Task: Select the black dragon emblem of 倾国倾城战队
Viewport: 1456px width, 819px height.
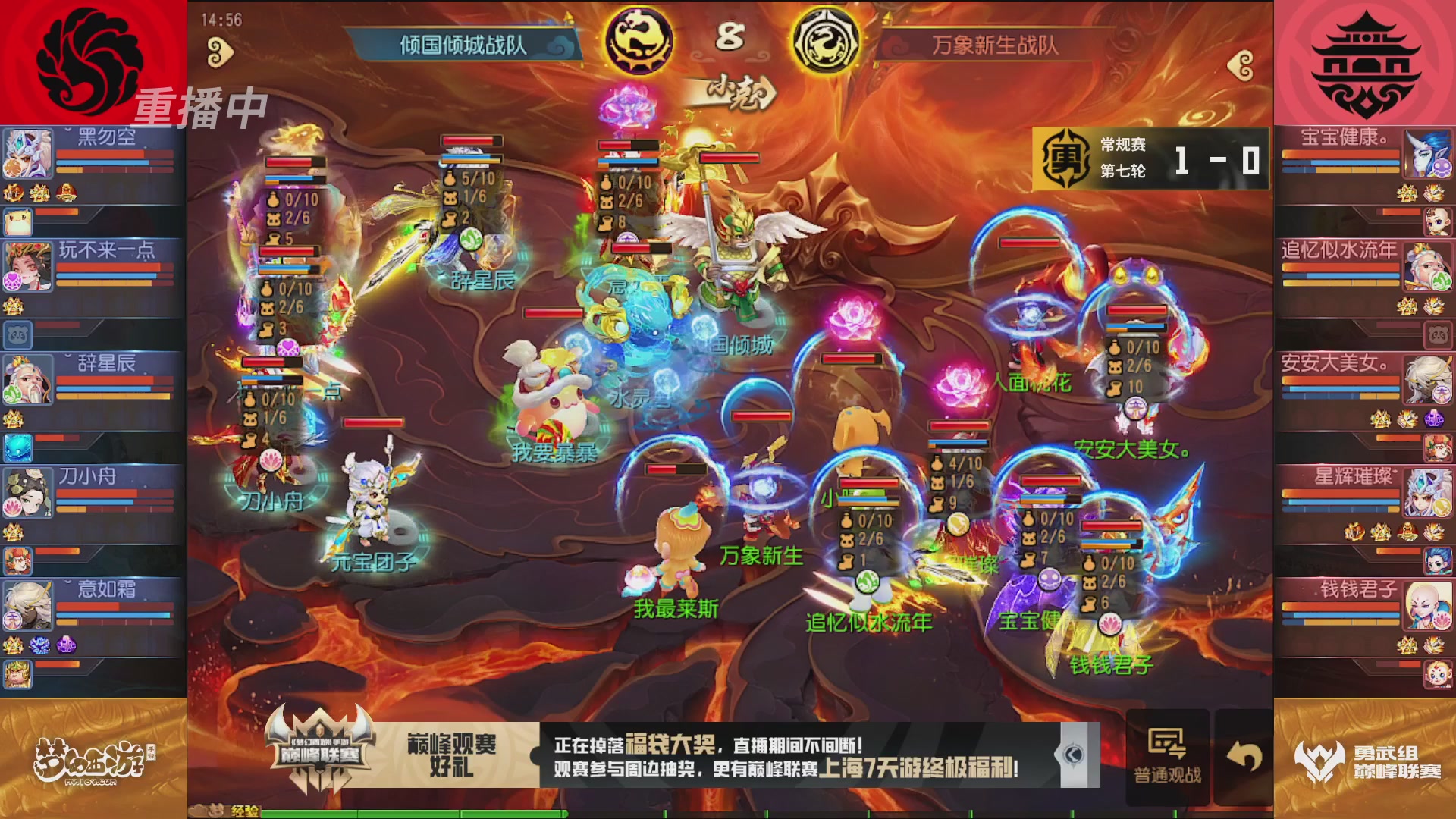Action: [641, 42]
